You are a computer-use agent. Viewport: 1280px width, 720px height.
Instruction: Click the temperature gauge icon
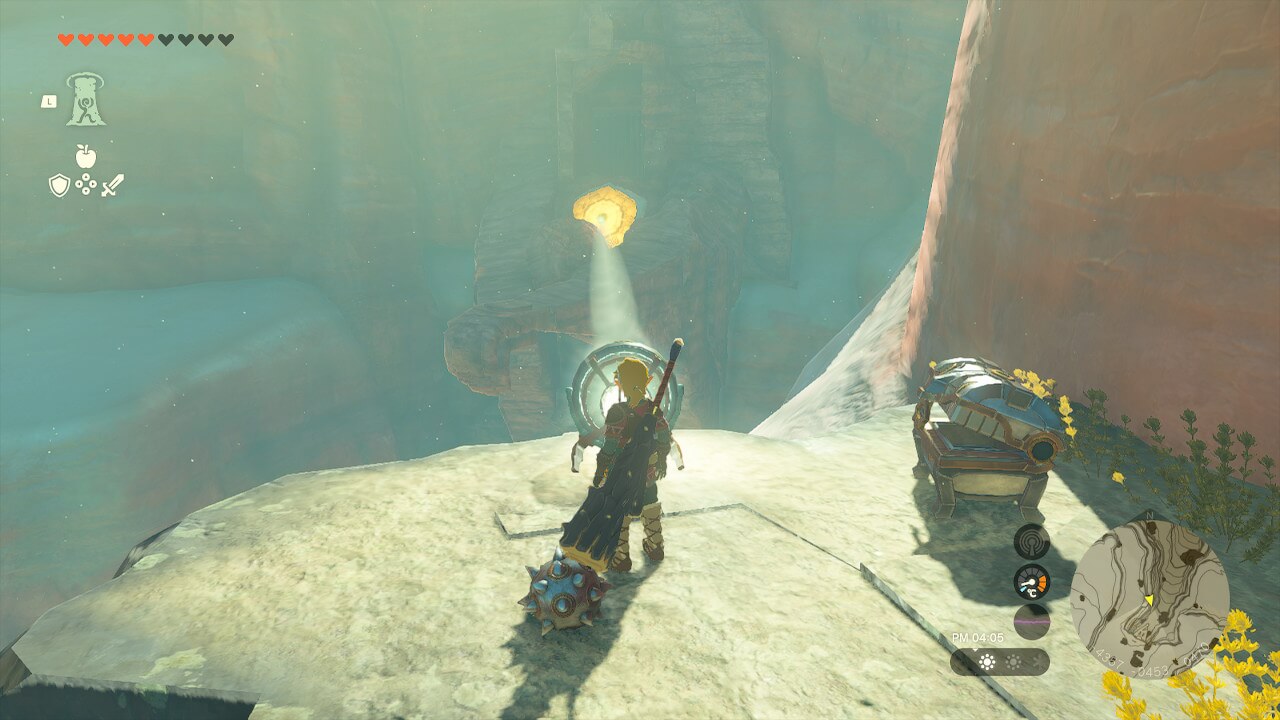pos(1031,581)
